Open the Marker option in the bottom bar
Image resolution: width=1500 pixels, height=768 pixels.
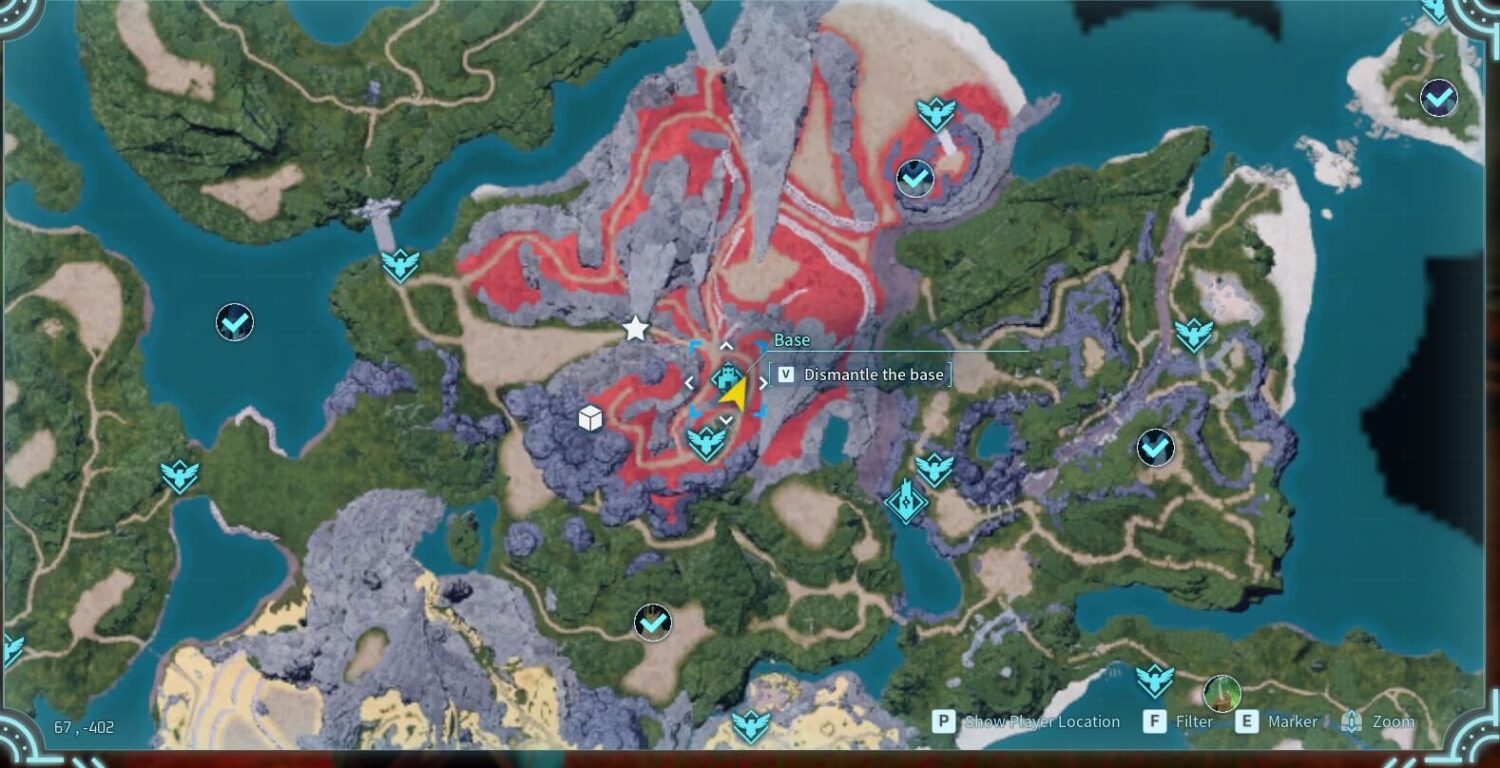tap(1290, 722)
